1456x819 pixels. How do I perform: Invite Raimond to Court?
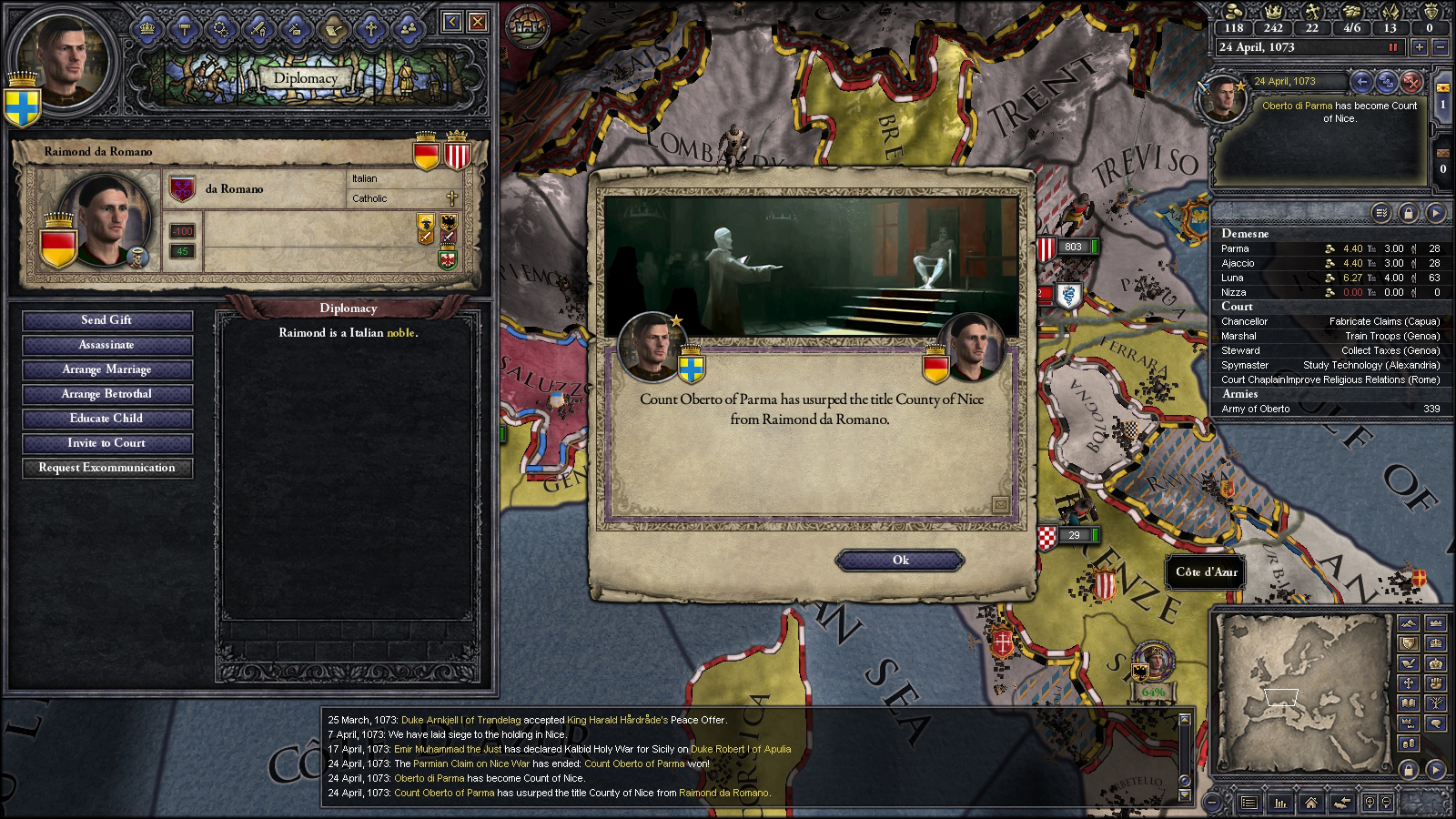coord(107,443)
